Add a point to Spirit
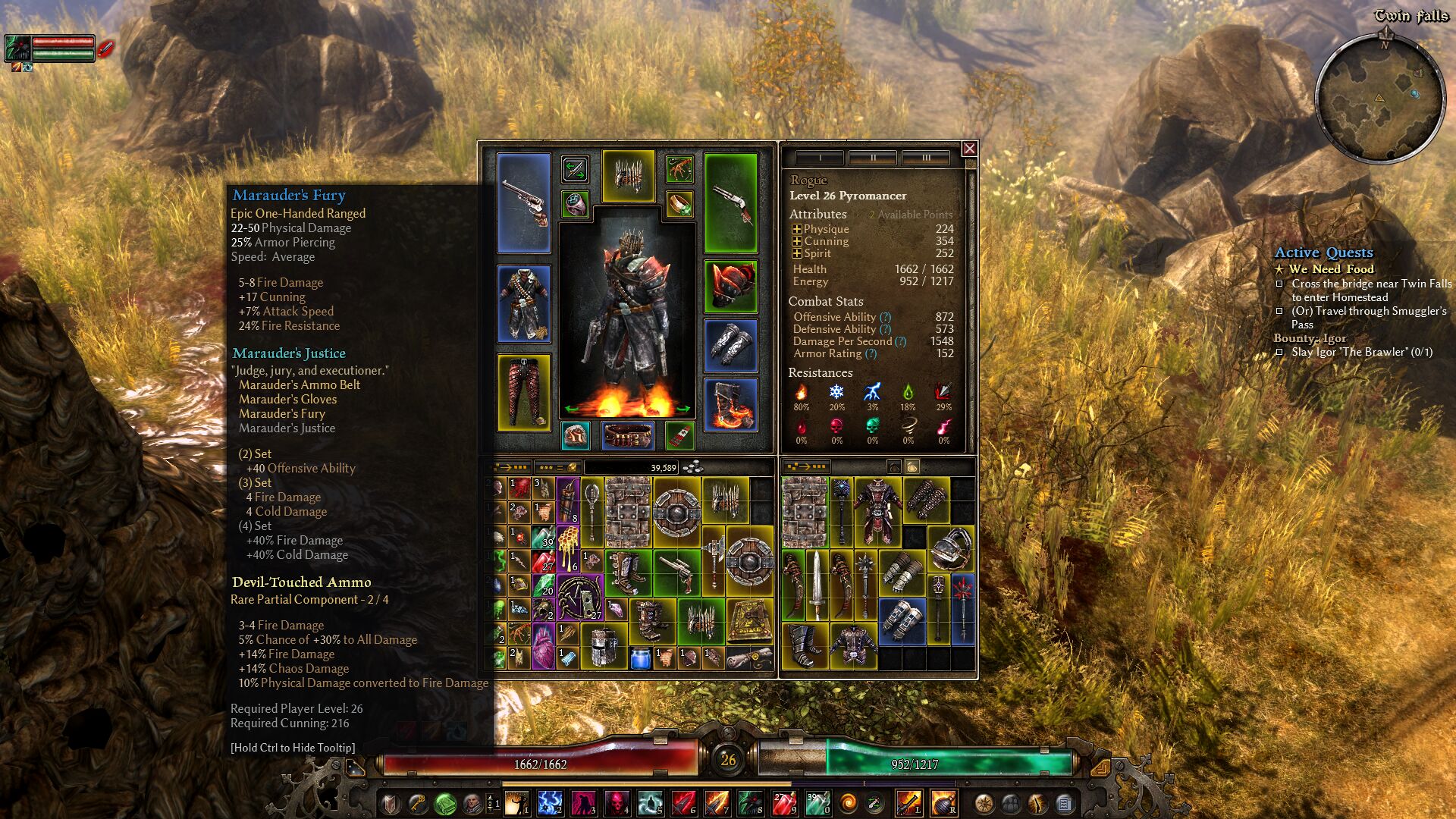The width and height of the screenshot is (1456, 819). coord(796,253)
